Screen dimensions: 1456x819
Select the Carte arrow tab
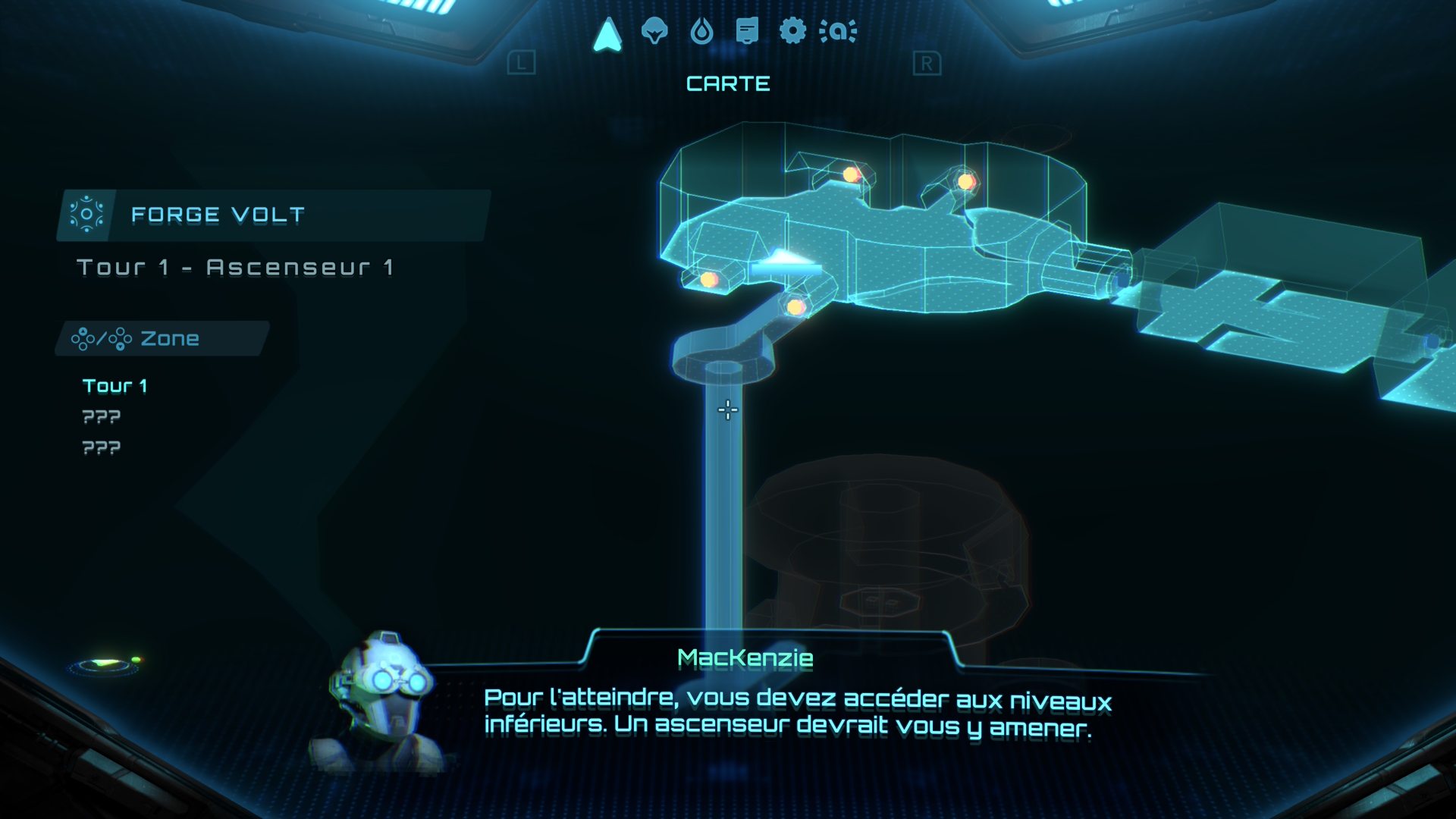coord(607,34)
